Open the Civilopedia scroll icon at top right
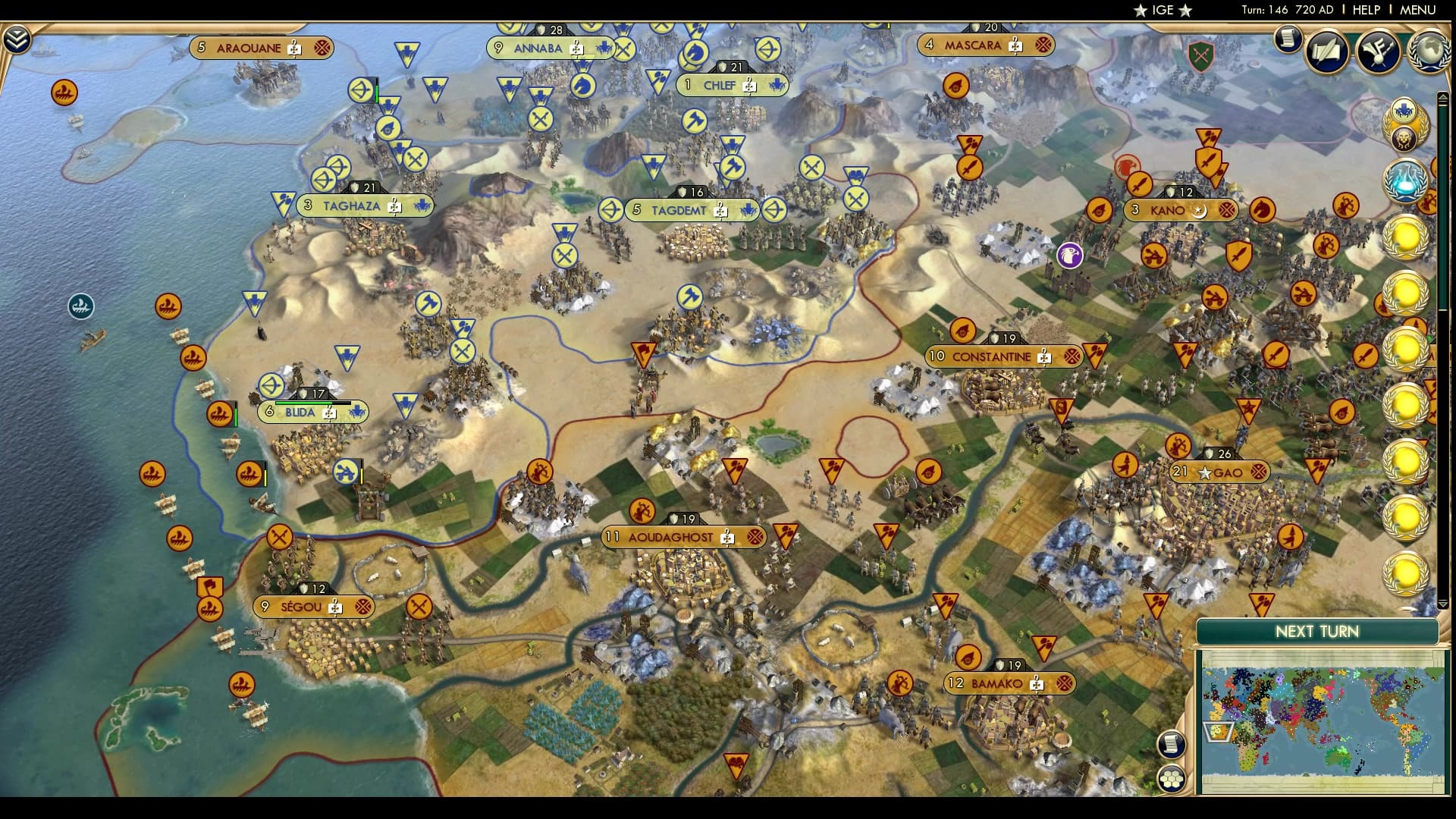 point(1287,39)
